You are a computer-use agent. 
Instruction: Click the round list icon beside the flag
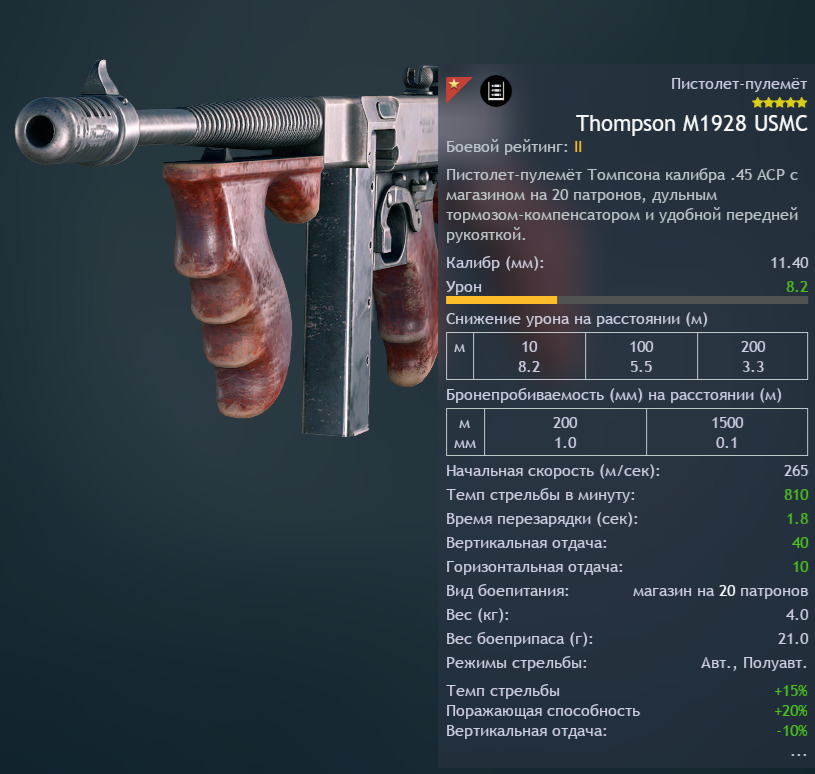(x=495, y=91)
